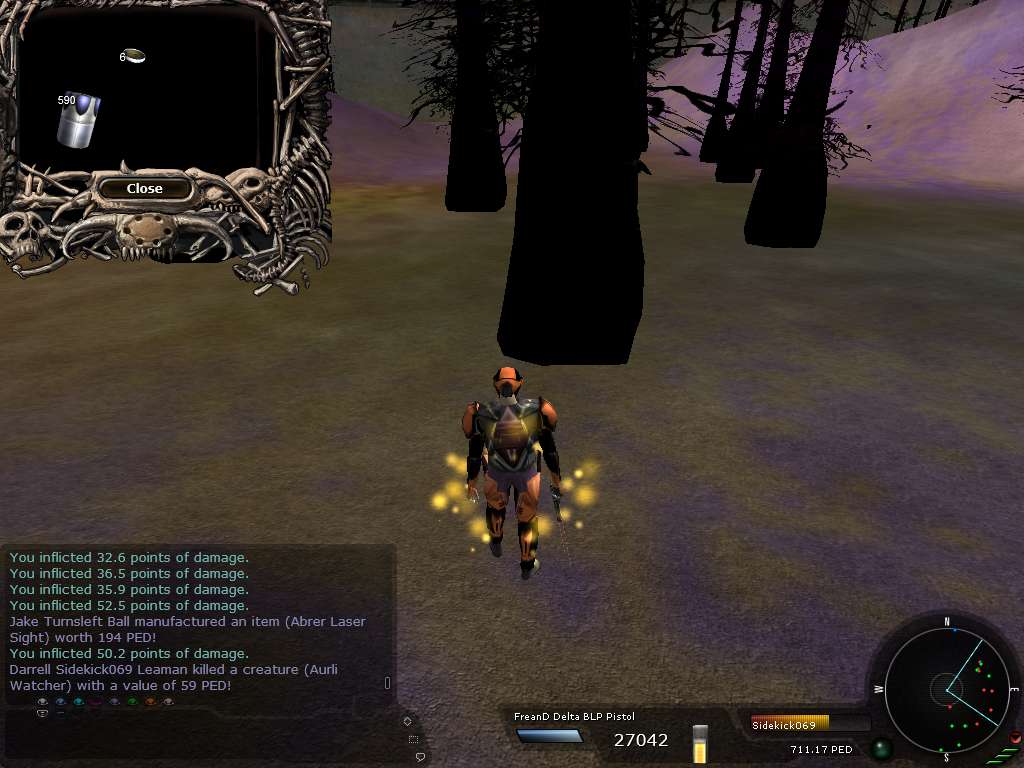Click the dotted rectangle chat window icon
Image resolution: width=1024 pixels, height=768 pixels.
tap(413, 739)
